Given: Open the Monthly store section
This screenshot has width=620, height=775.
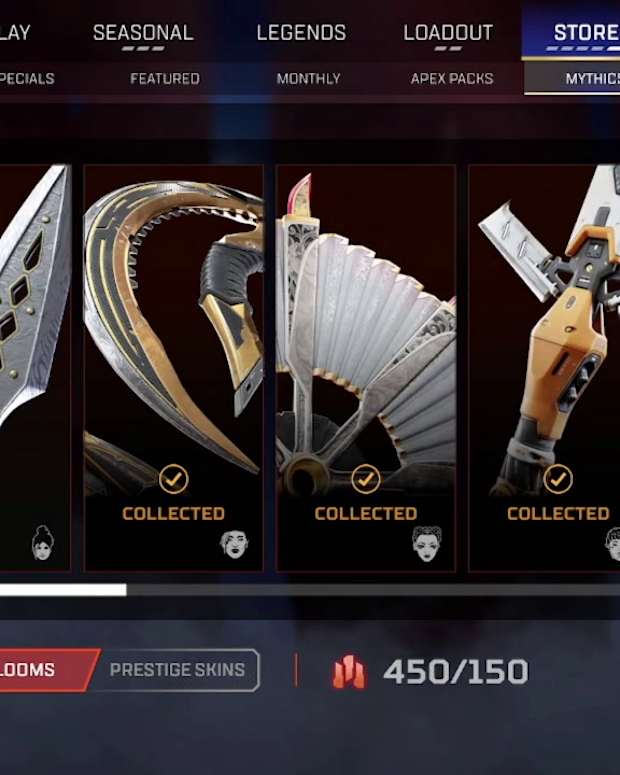Looking at the screenshot, I should (308, 78).
